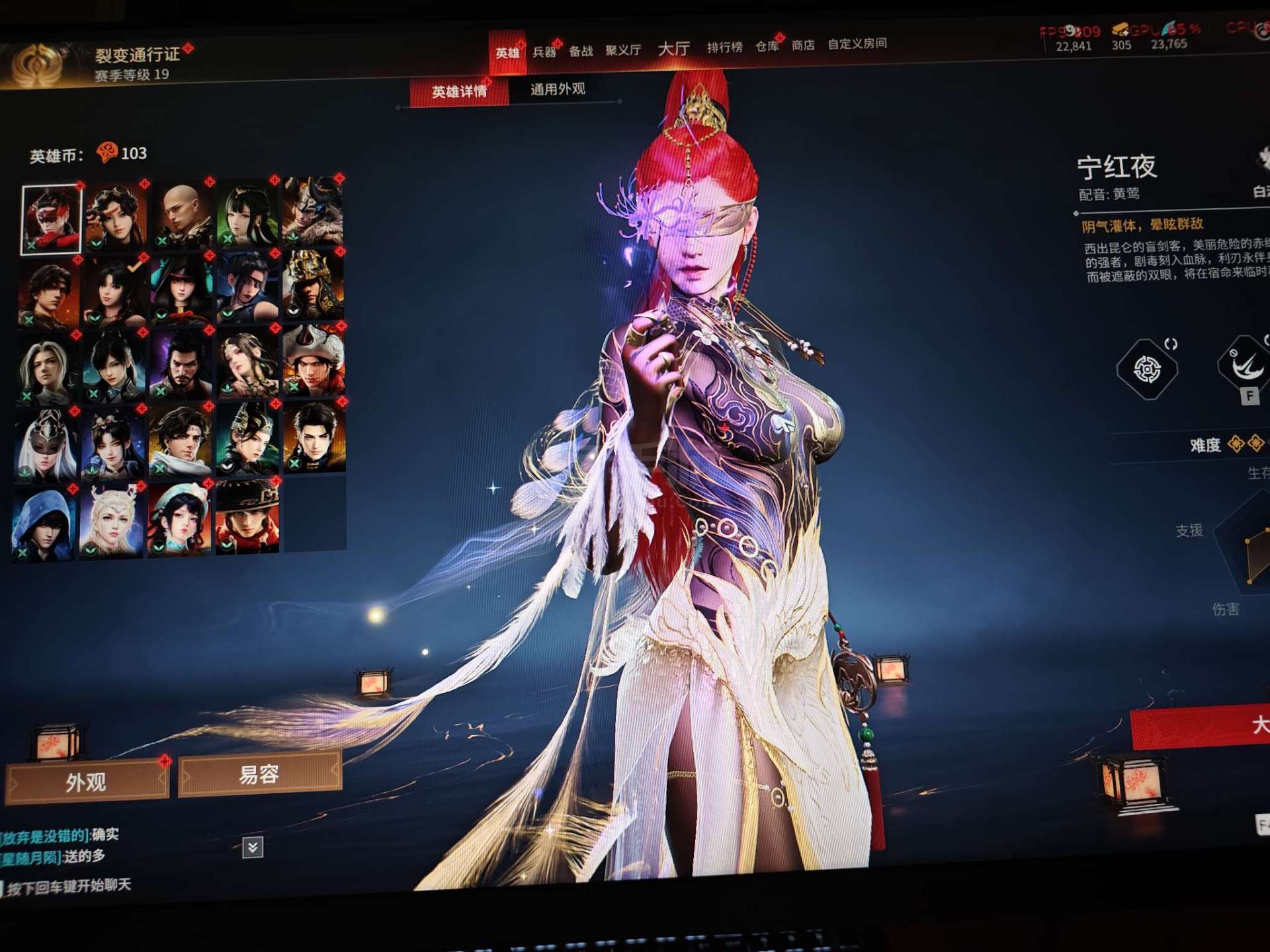The image size is (1270, 952).
Task: Return to the 大厅 lobby
Action: (673, 48)
